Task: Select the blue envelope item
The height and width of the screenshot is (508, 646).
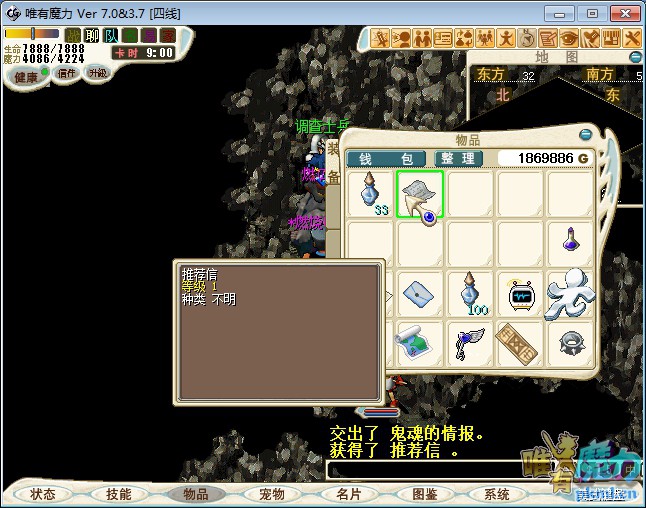Action: [420, 294]
